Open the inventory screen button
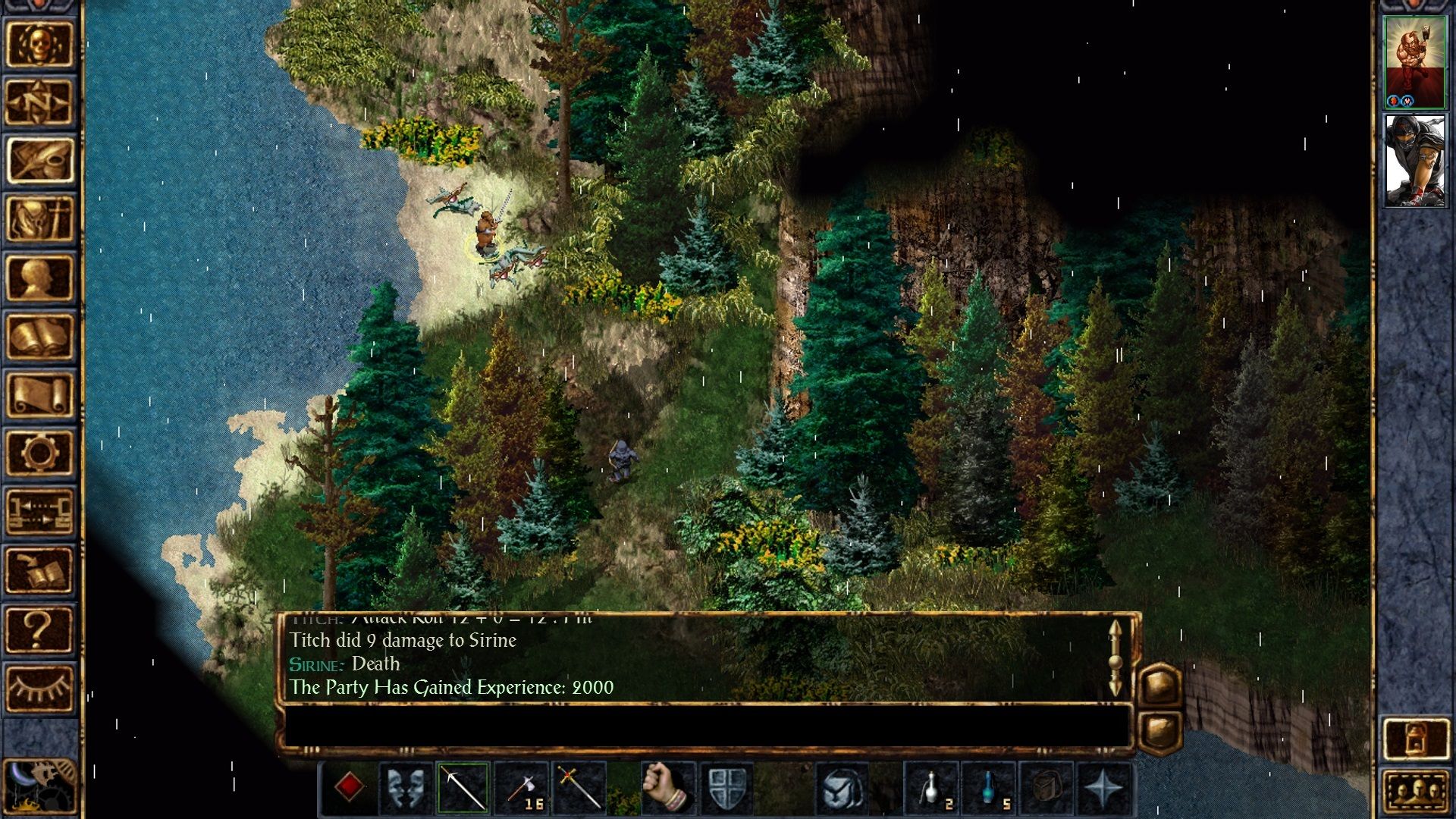Screen dimensions: 1456x819 [39, 219]
